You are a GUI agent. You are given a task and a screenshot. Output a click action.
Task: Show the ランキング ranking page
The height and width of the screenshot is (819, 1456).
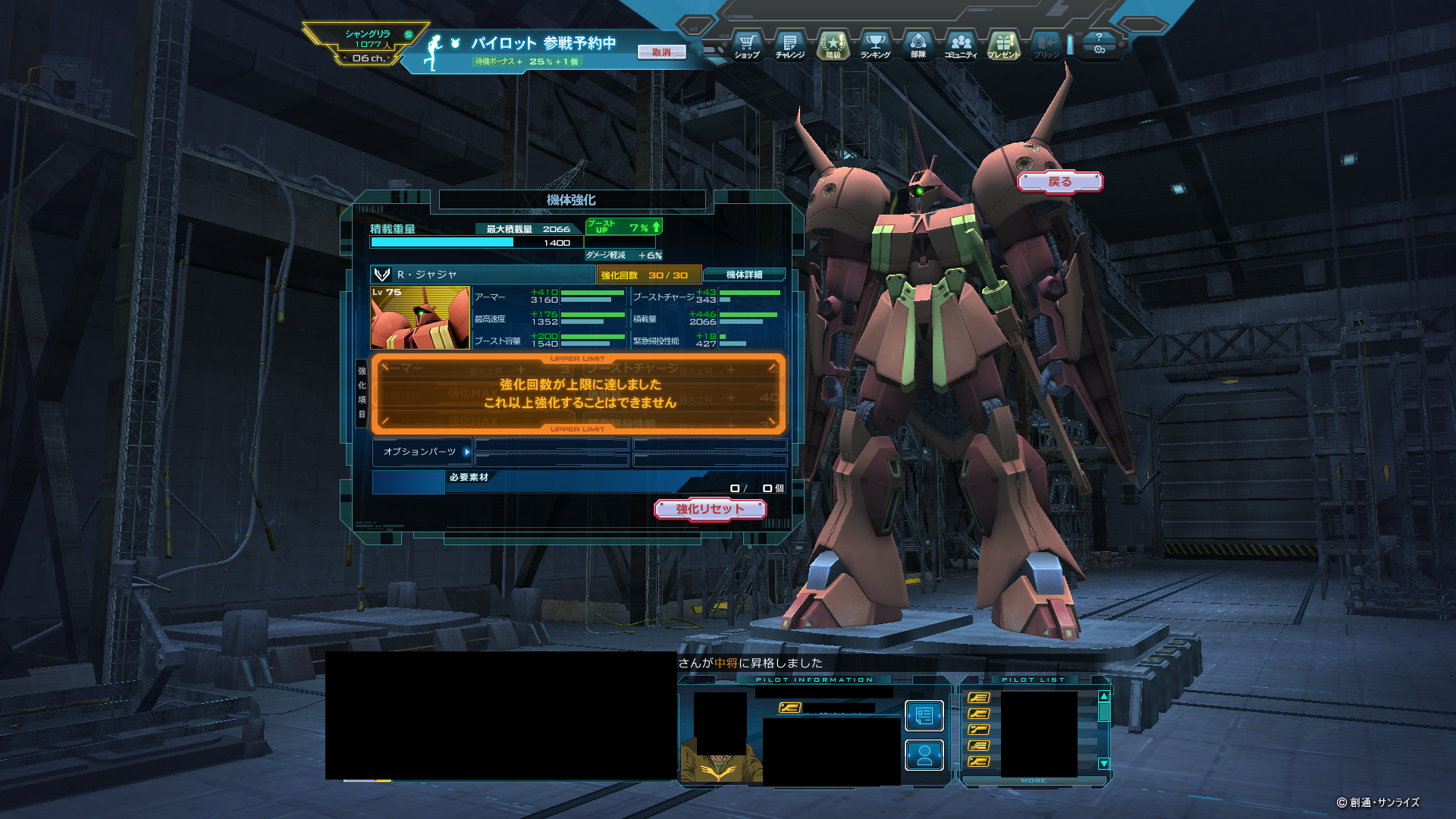click(x=875, y=45)
